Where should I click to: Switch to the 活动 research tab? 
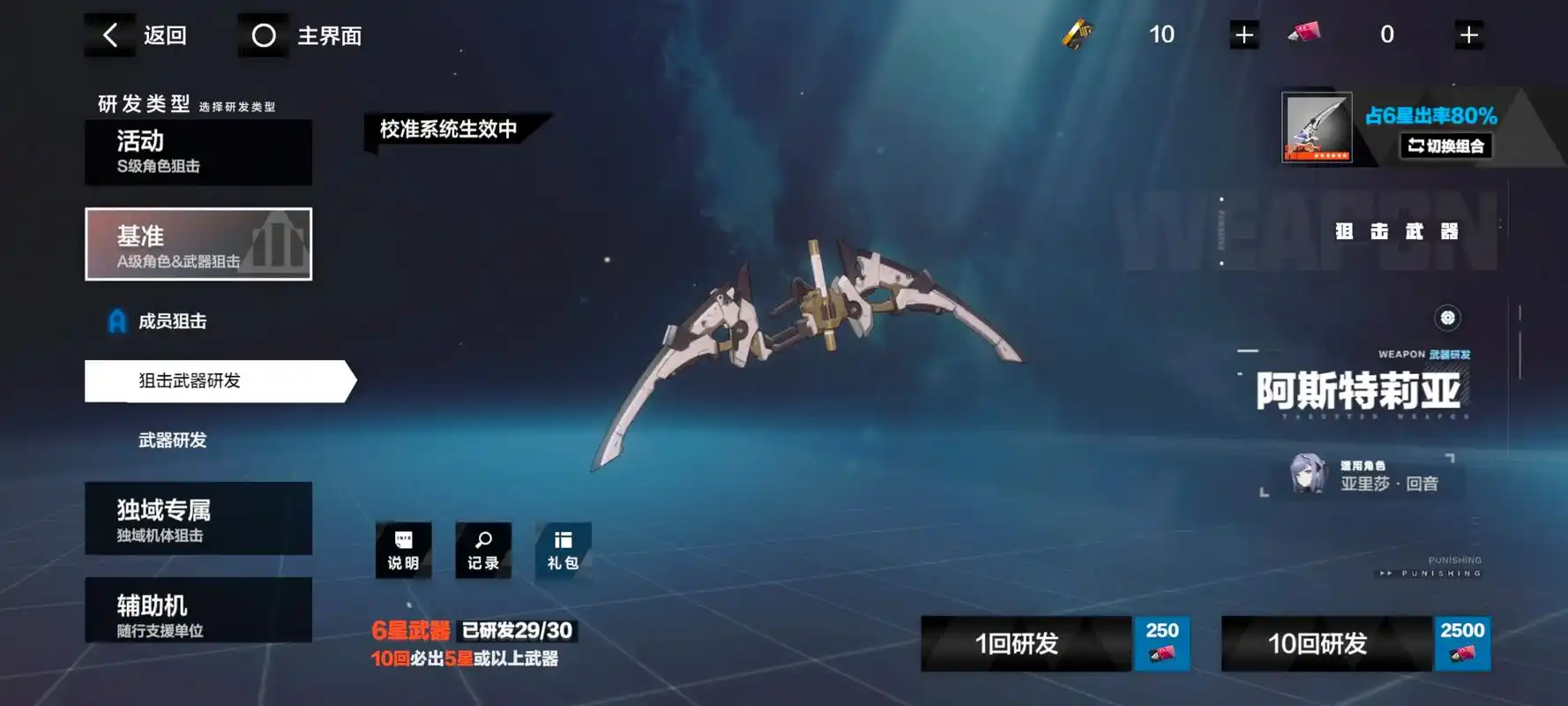(198, 152)
